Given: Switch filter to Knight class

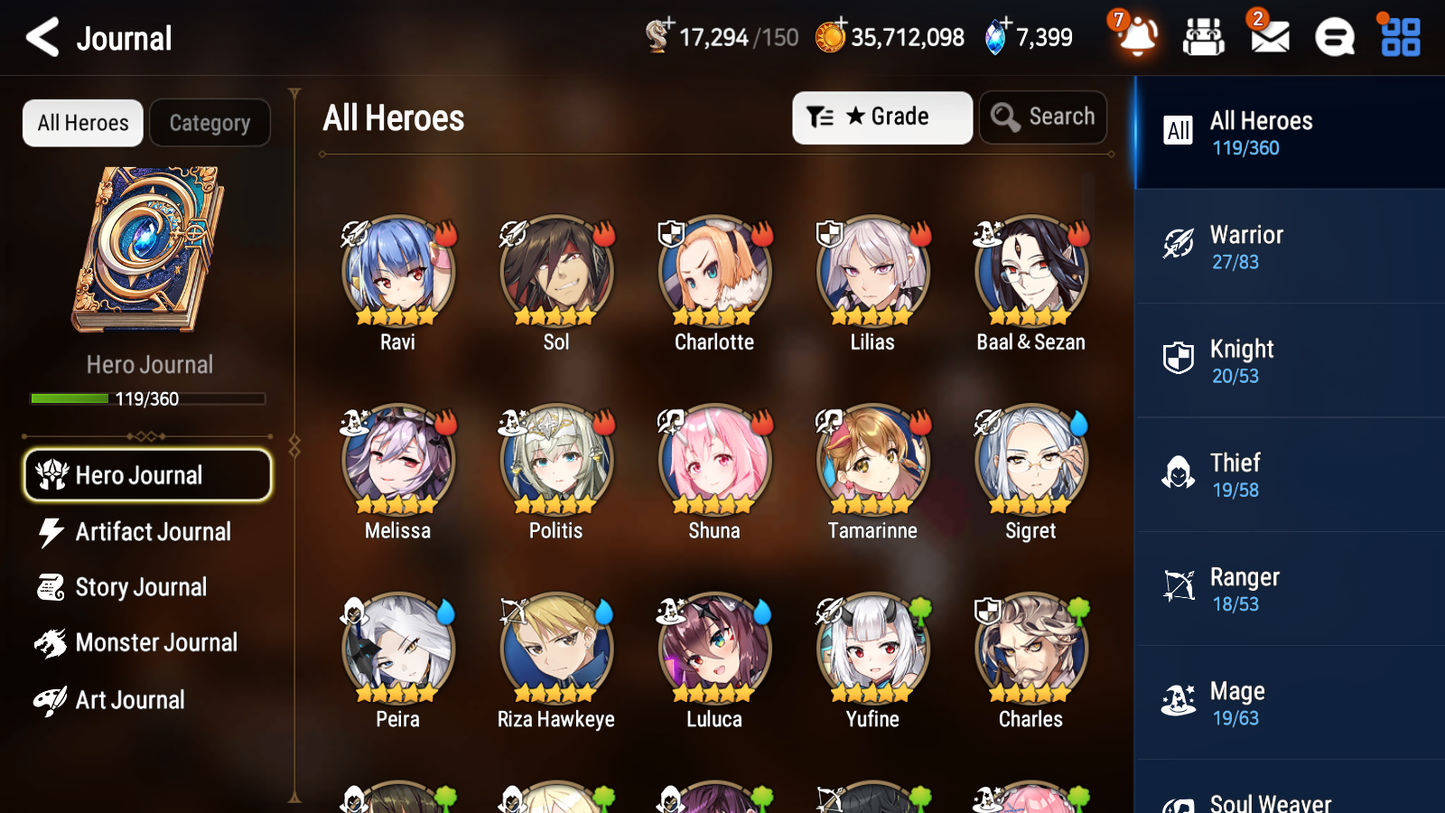Looking at the screenshot, I should [1289, 360].
